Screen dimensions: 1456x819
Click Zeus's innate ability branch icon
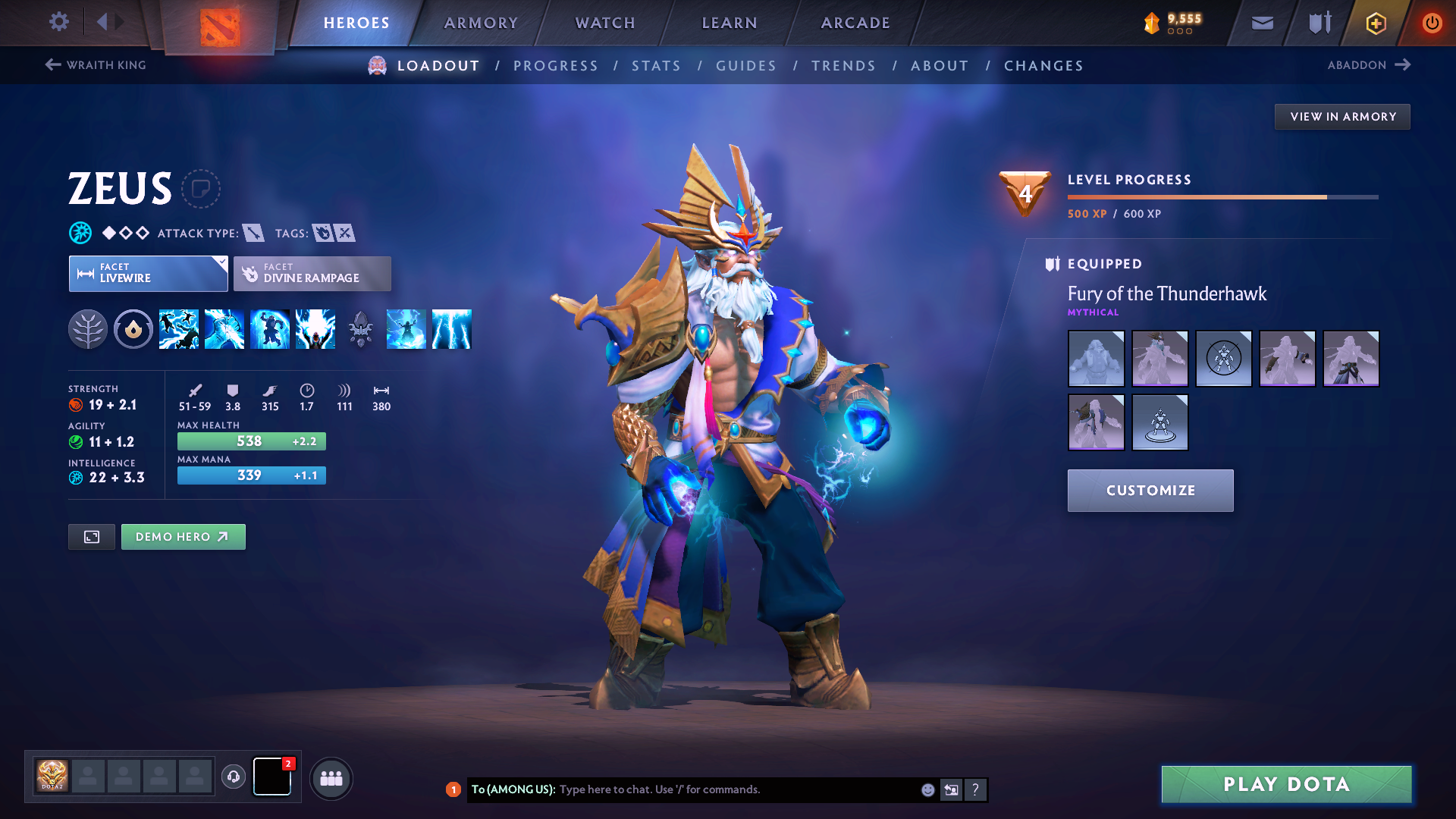click(89, 328)
